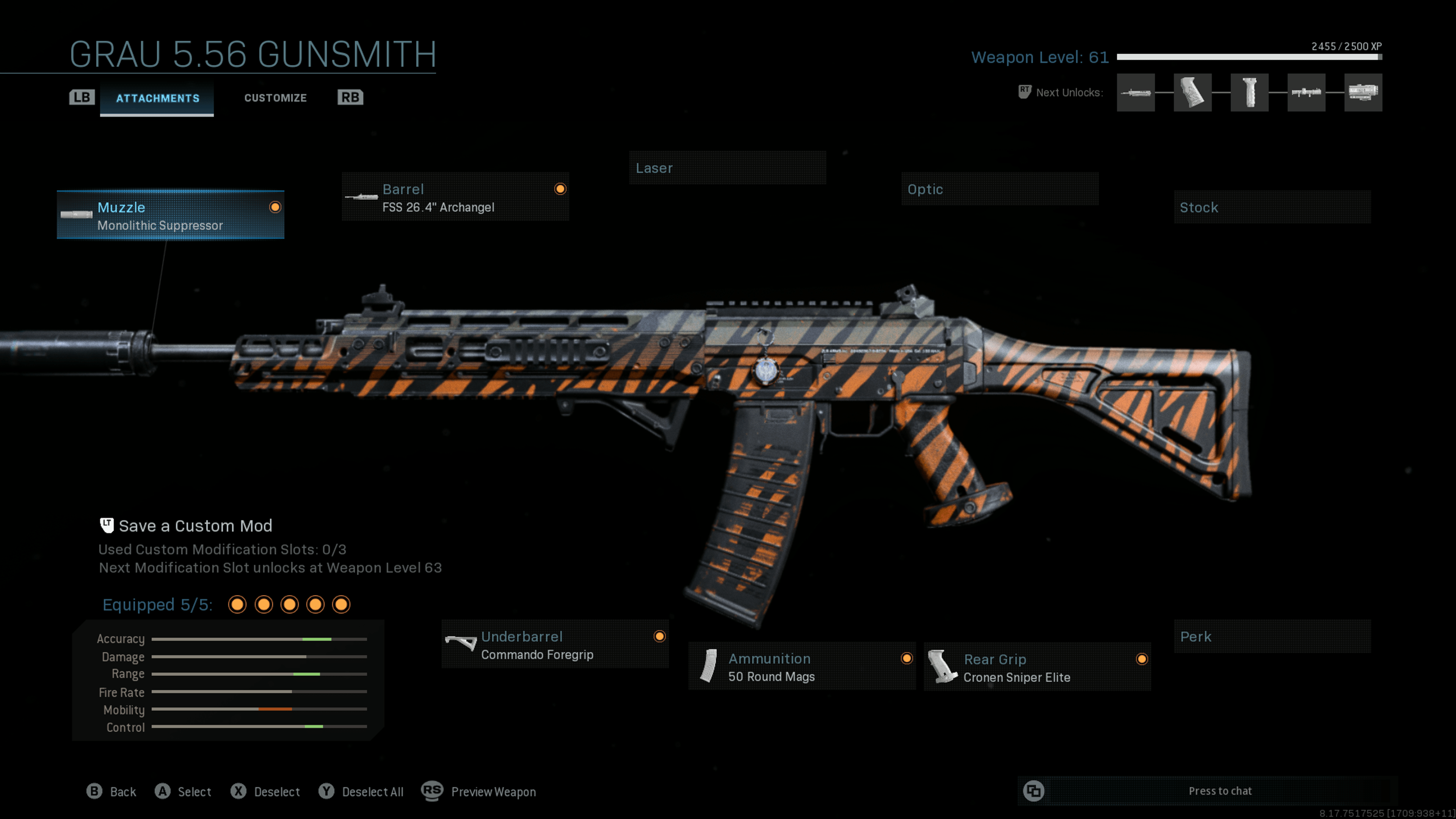Image resolution: width=1456 pixels, height=819 pixels.
Task: Click the scope Next Unlocks icon
Action: pos(1363,93)
